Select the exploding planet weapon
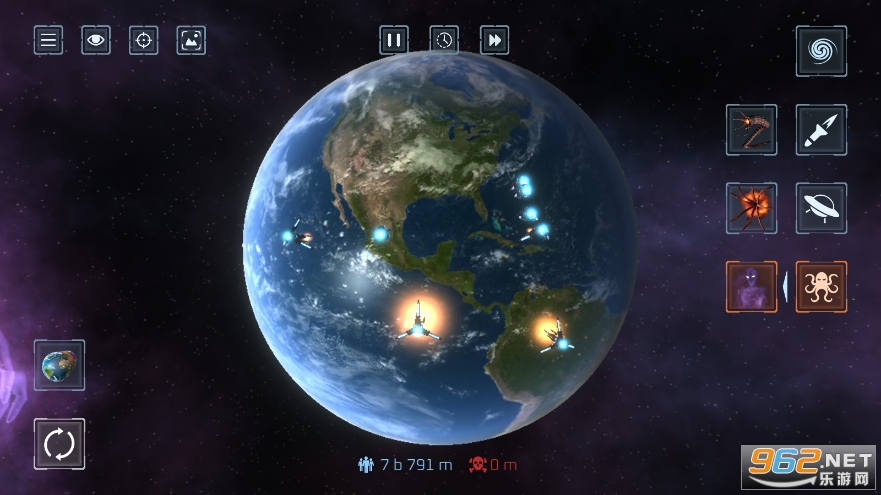 pyautogui.click(x=751, y=208)
